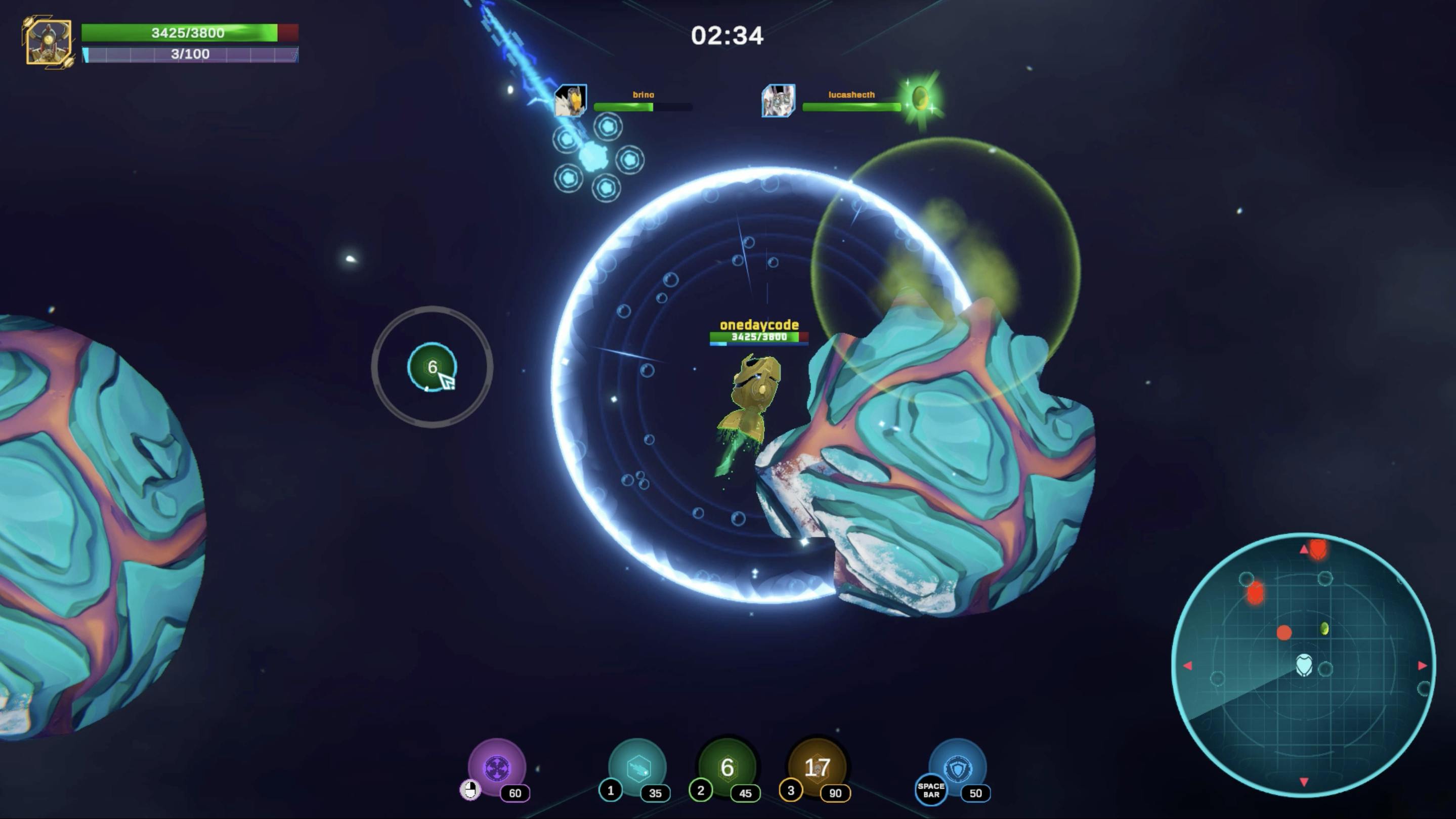Select the green ability on 6-second cooldown
Screen dimensions: 1456x819
[x=727, y=767]
